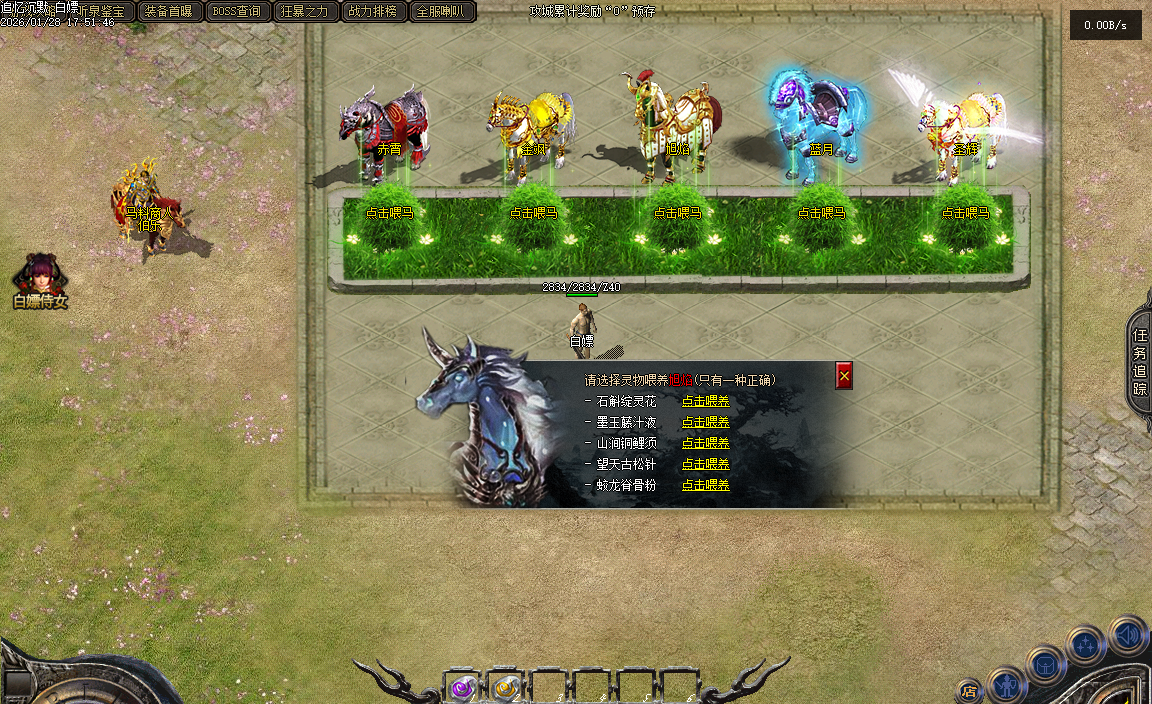Open BOSS查询 lookup
Image resolution: width=1152 pixels, height=704 pixels.
coord(237,11)
